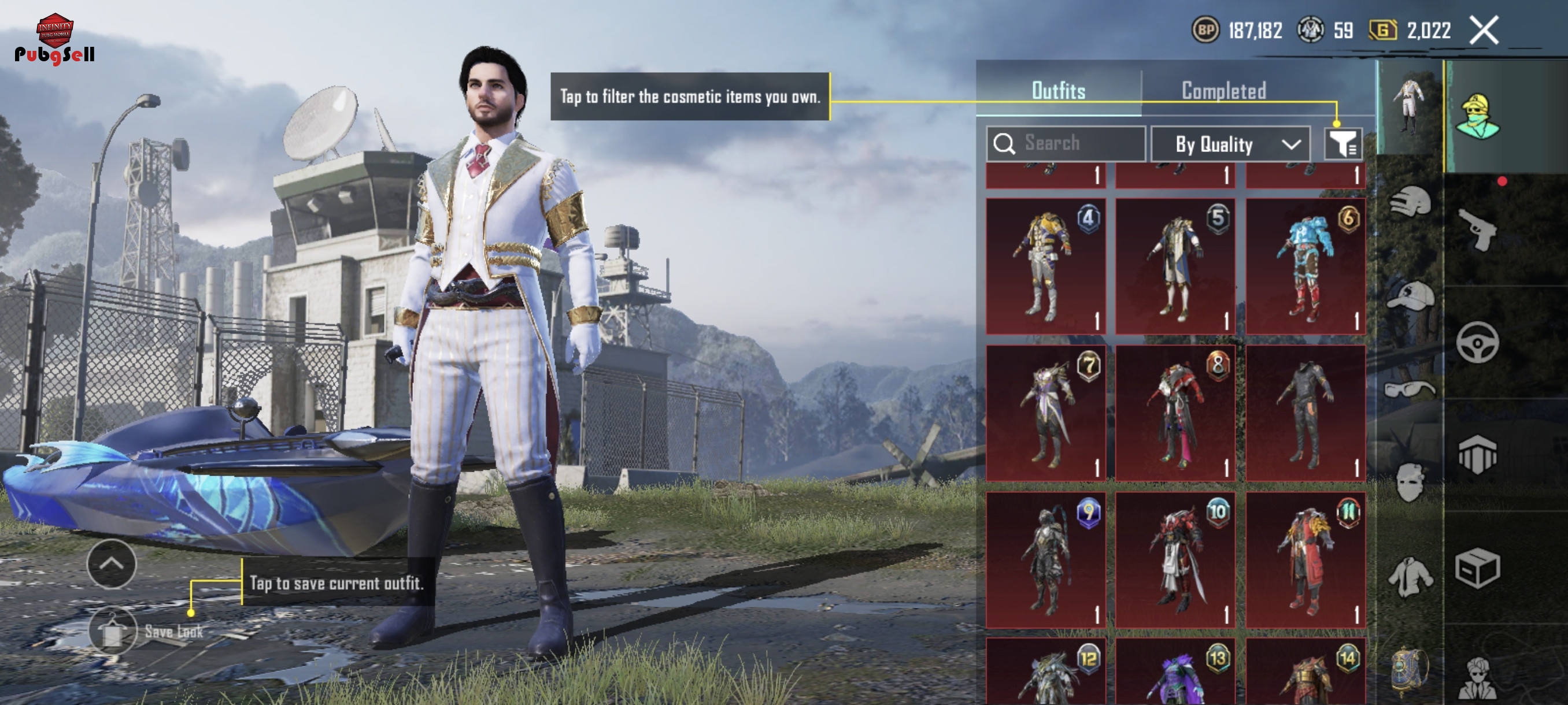Click the up-arrow expand circle button
1568x705 pixels.
112,564
